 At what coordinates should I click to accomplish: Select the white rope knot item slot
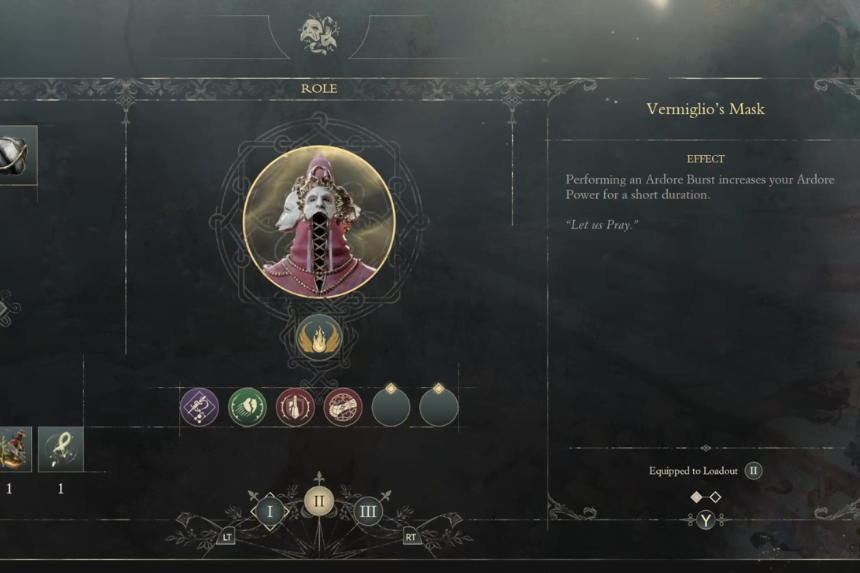pyautogui.click(x=60, y=449)
